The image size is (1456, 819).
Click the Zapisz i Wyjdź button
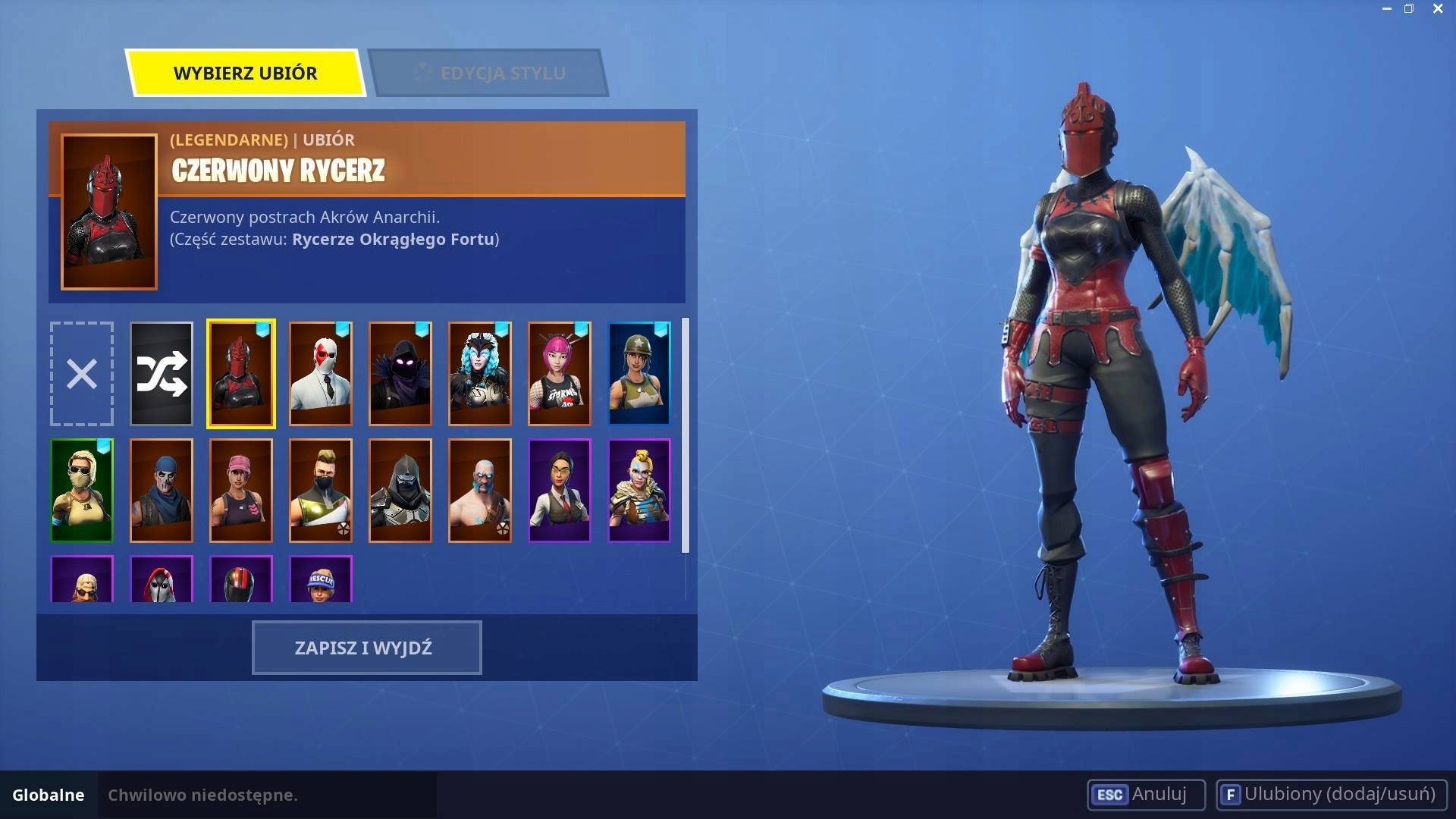366,648
